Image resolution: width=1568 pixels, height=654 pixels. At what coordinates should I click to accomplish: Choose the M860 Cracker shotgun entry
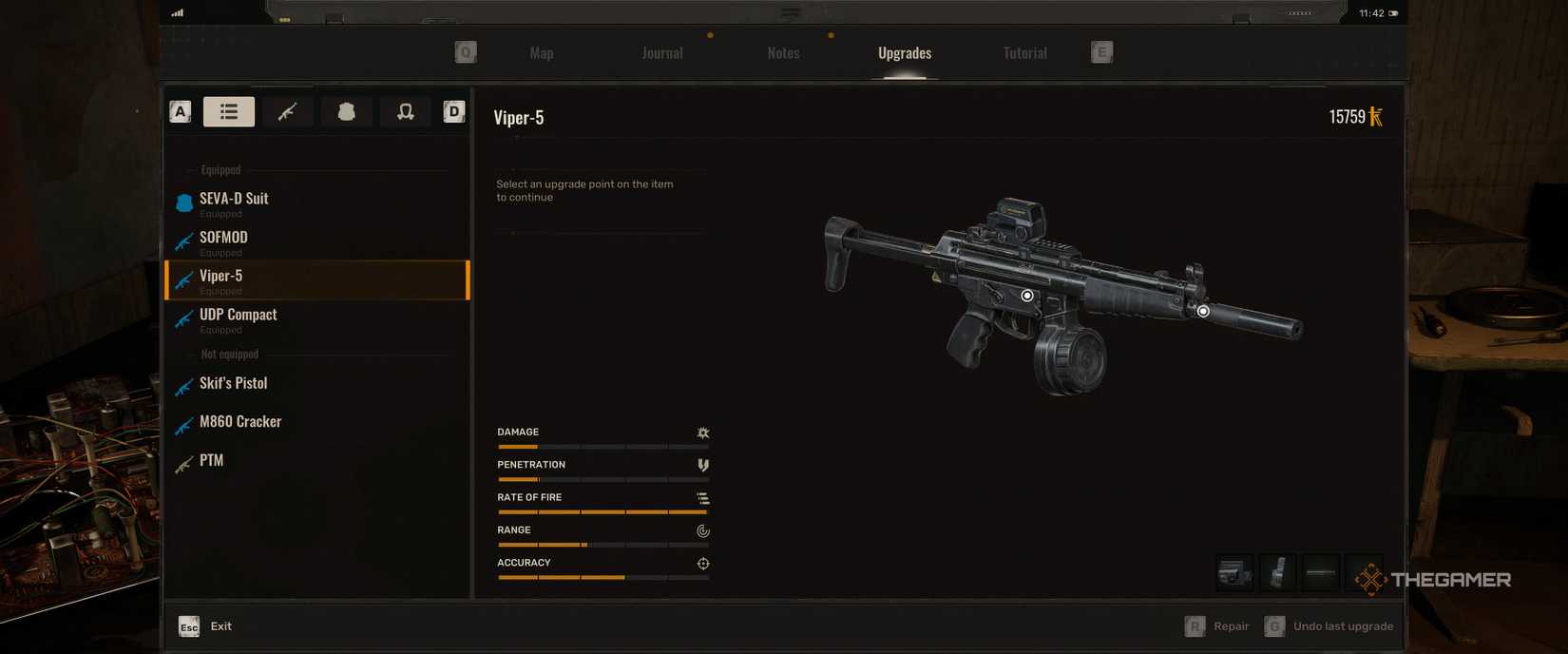[239, 422]
